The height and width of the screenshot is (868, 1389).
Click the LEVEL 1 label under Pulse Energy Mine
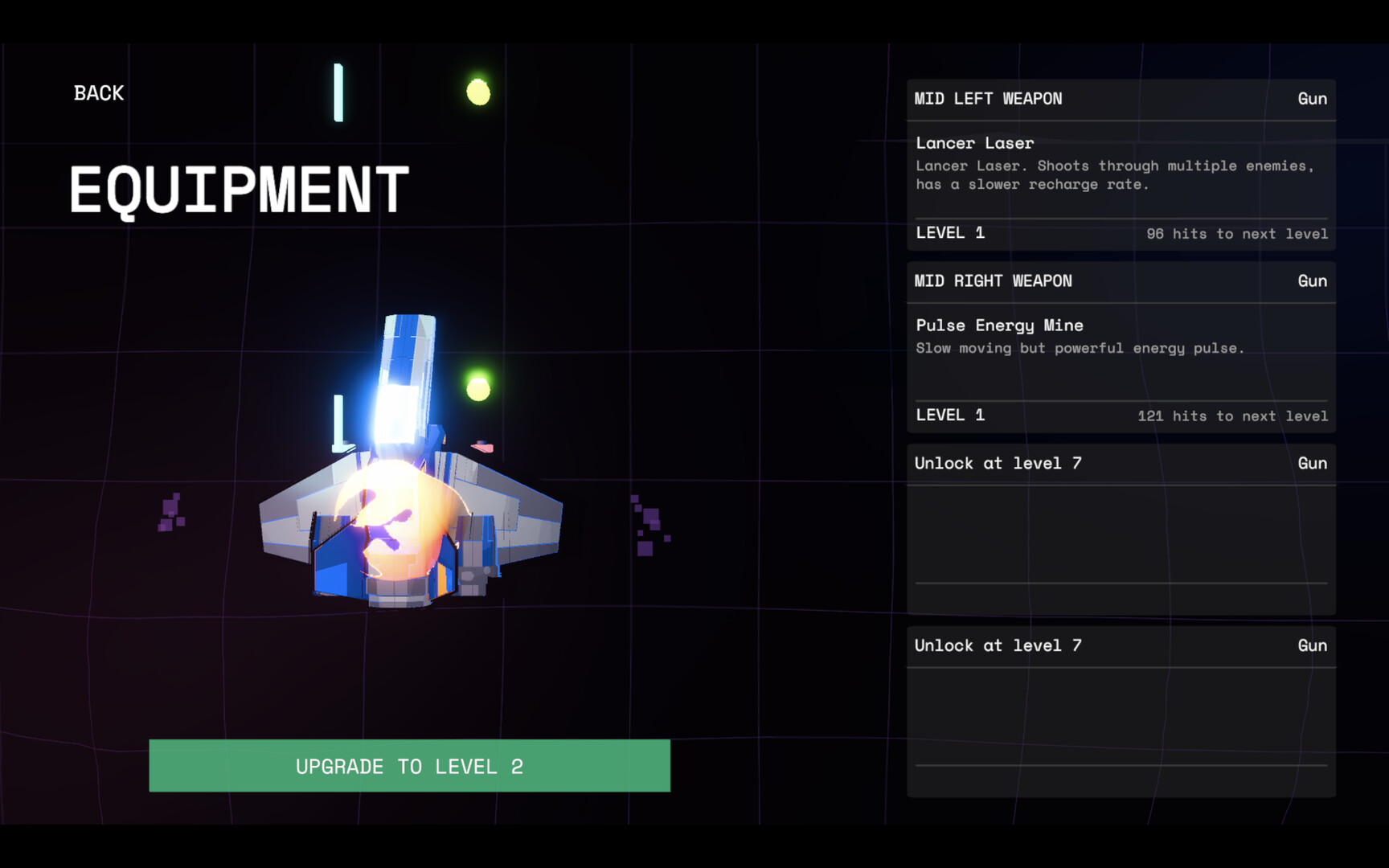951,415
